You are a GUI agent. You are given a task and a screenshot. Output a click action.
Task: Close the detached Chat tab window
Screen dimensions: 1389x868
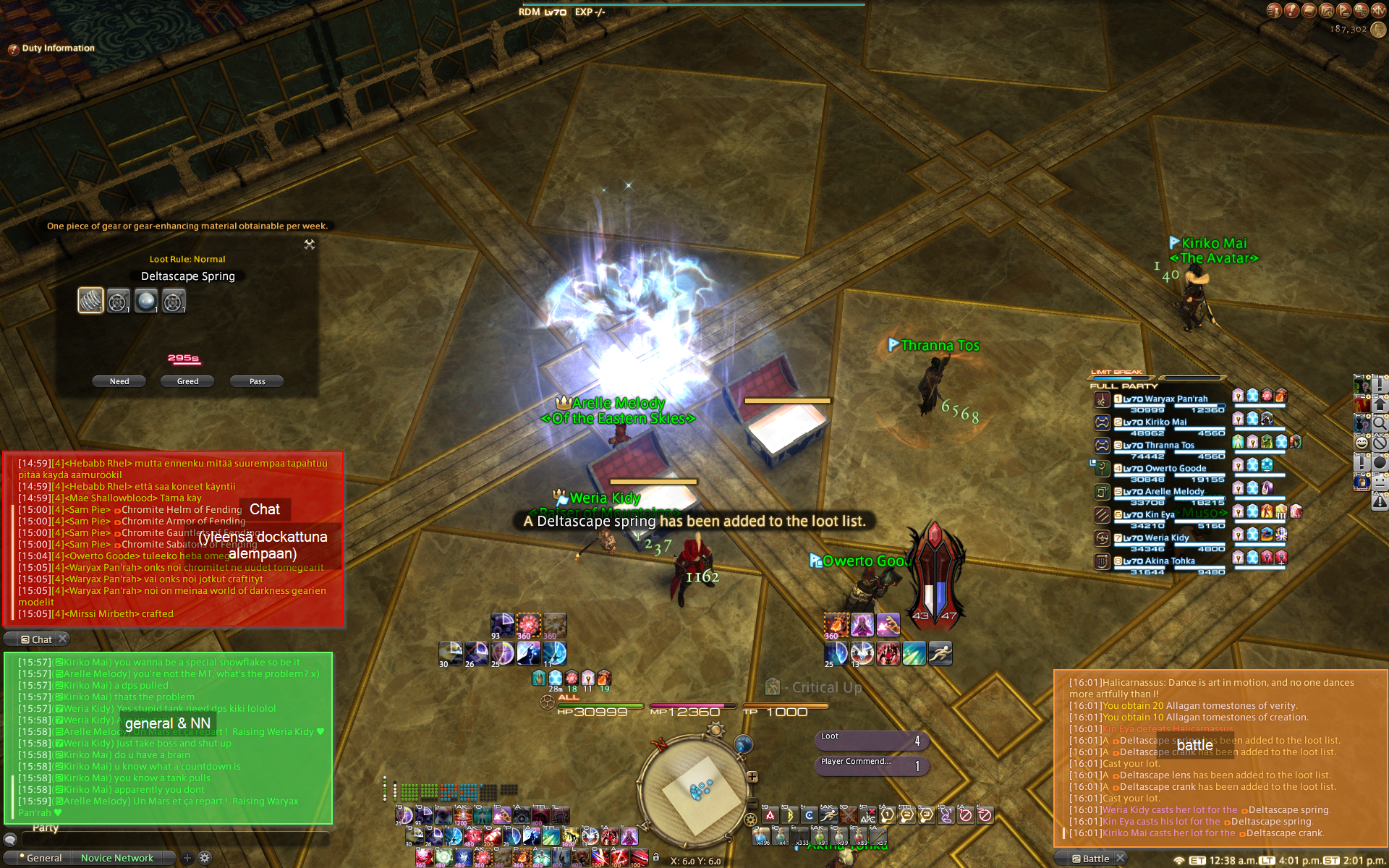[63, 639]
